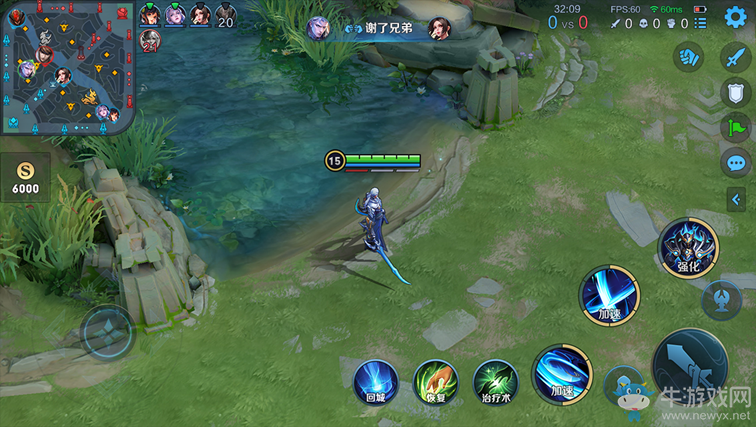Send the shield defend signal
Image resolution: width=756 pixels, height=427 pixels.
pos(736,92)
